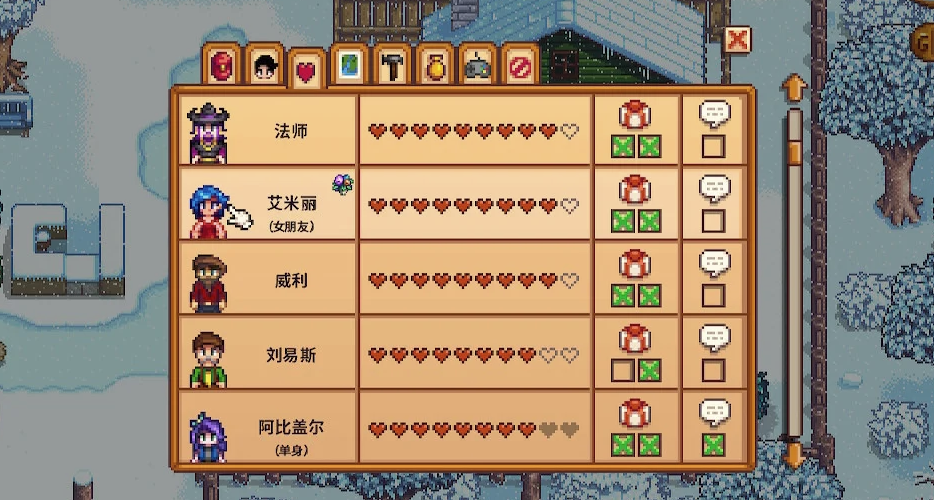
Task: Click the scroll down arrow
Action: point(795,456)
